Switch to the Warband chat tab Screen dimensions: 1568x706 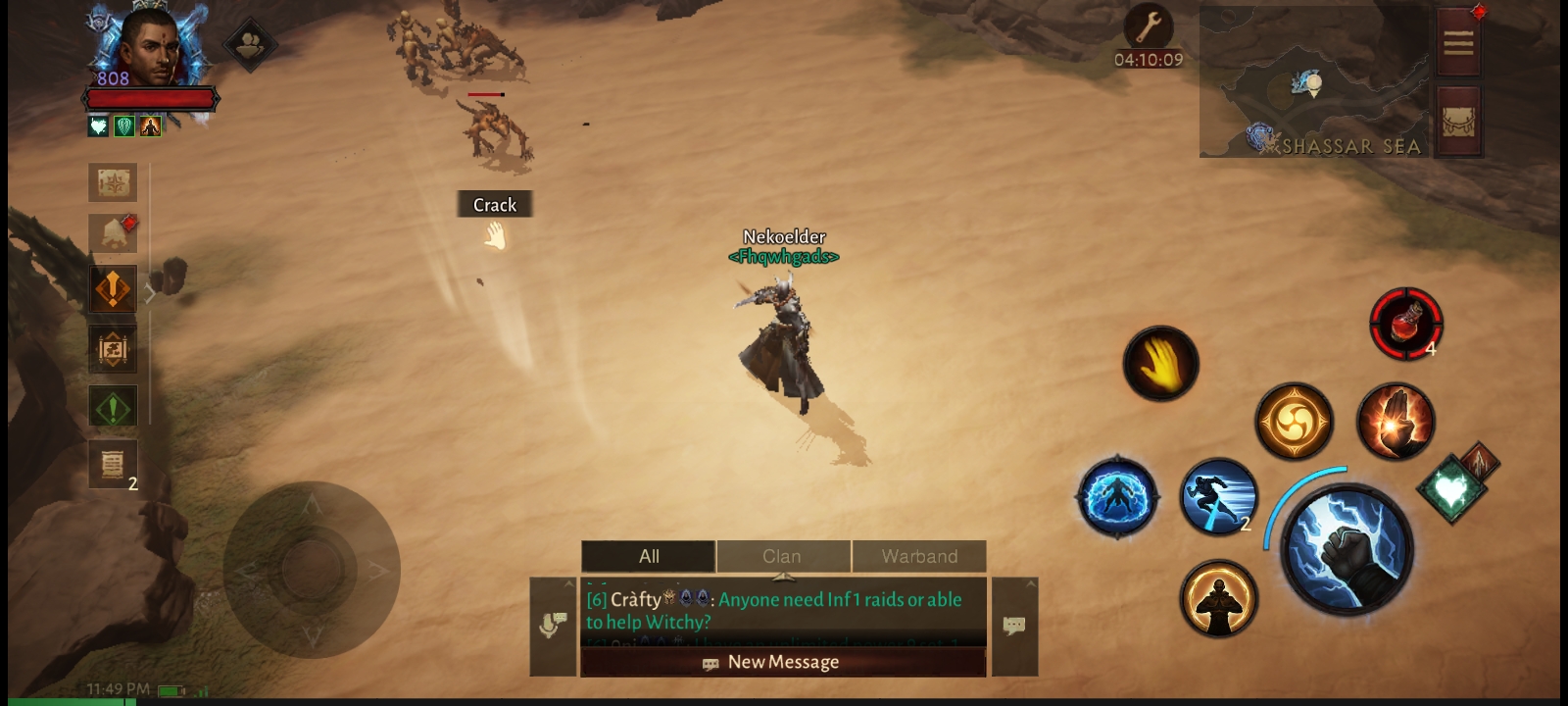919,556
